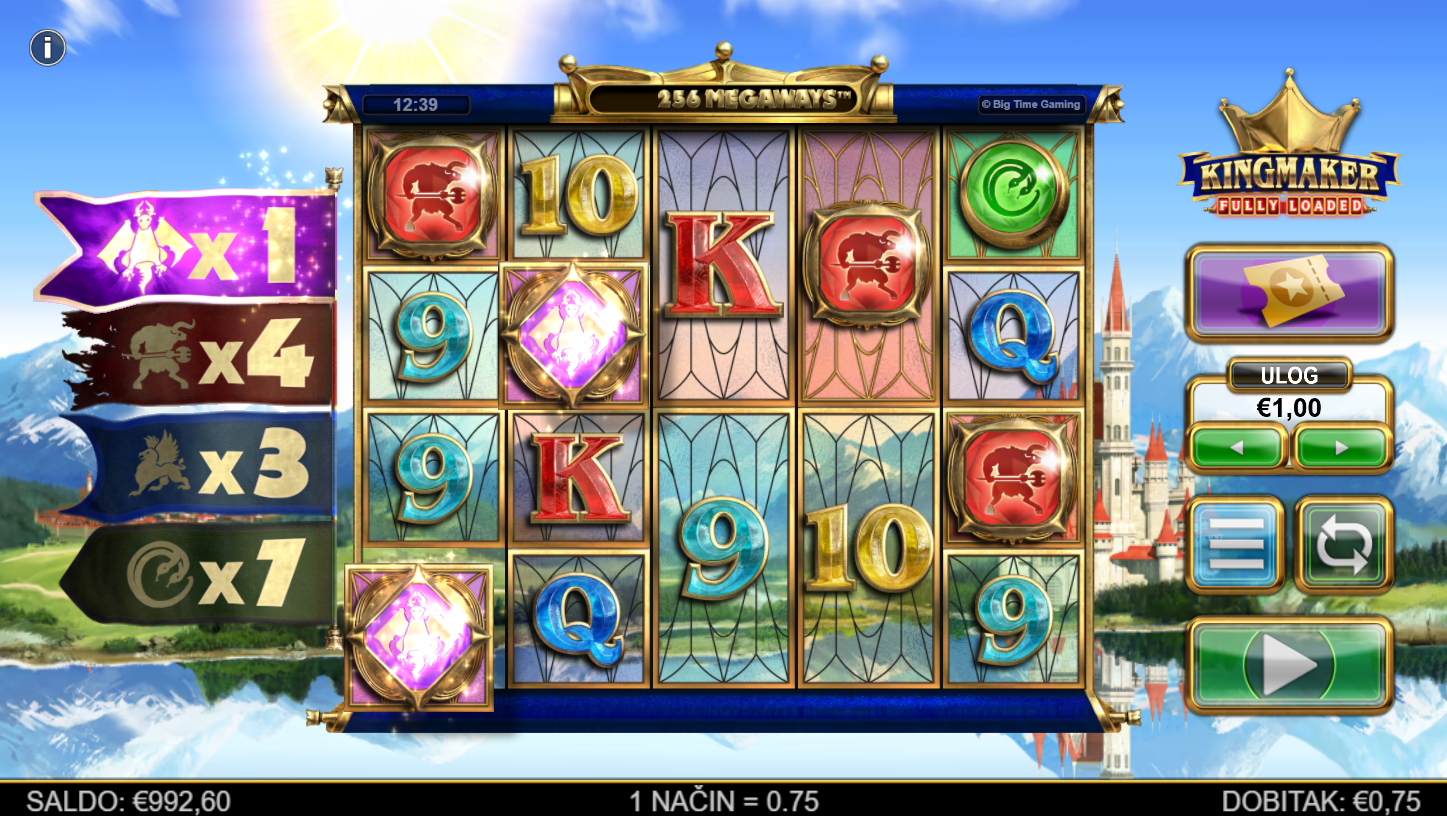1447x816 pixels.
Task: Open the game info button
Action: (47, 47)
